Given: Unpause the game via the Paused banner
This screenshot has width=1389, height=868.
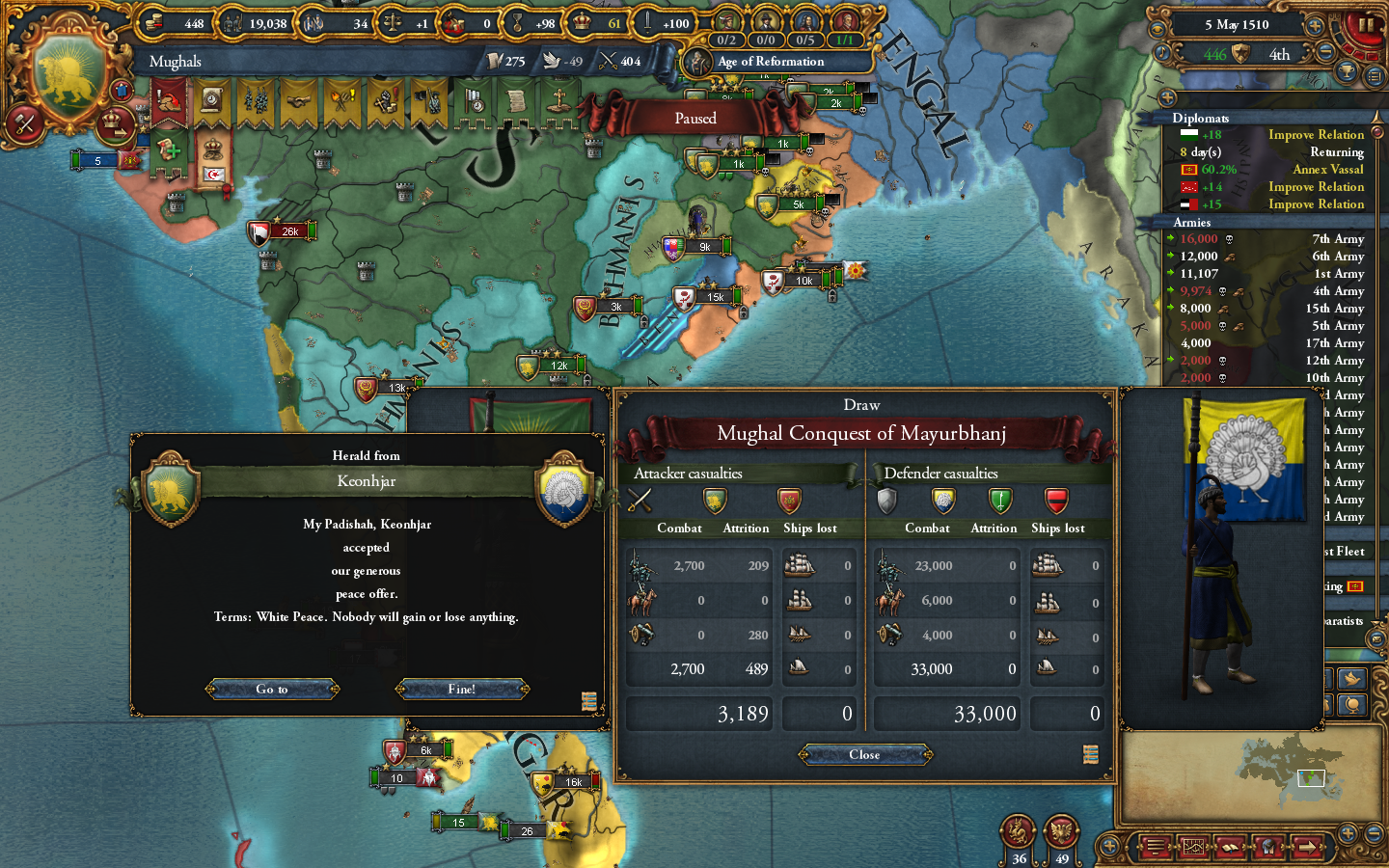Looking at the screenshot, I should [x=694, y=118].
